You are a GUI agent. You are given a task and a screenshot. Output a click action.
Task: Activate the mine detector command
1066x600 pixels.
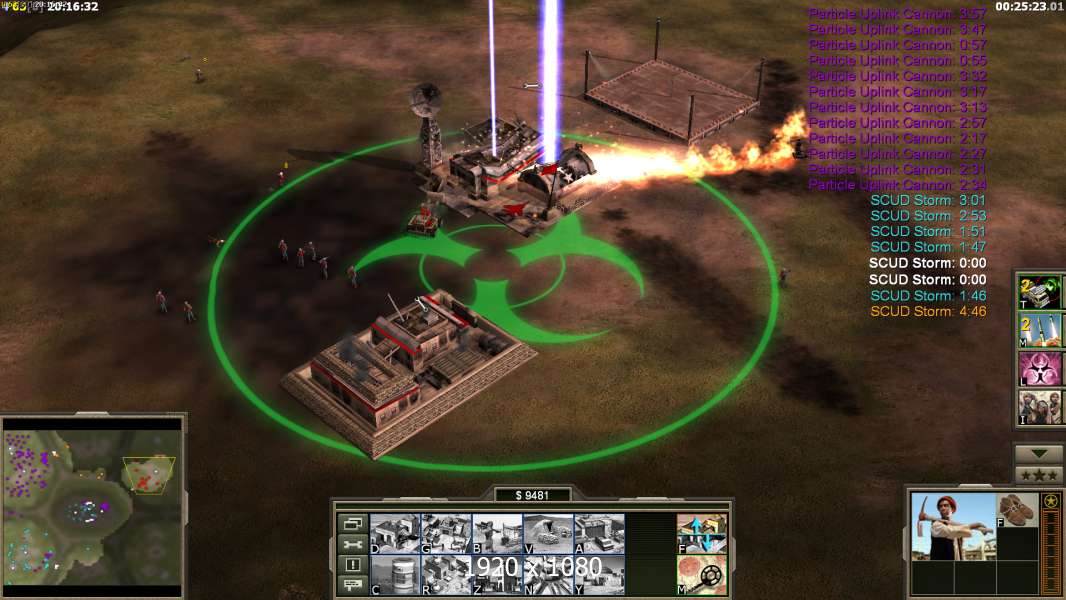pyautogui.click(x=702, y=574)
